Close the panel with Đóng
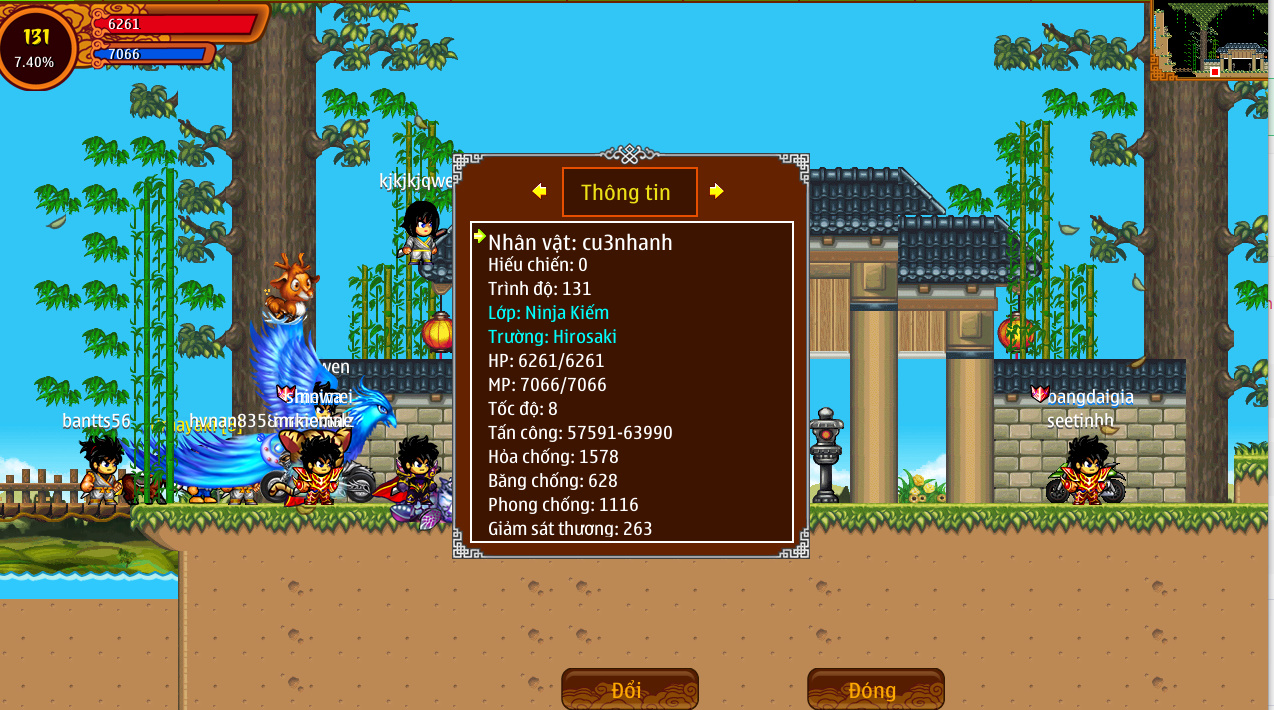The width and height of the screenshot is (1274, 710). point(875,690)
